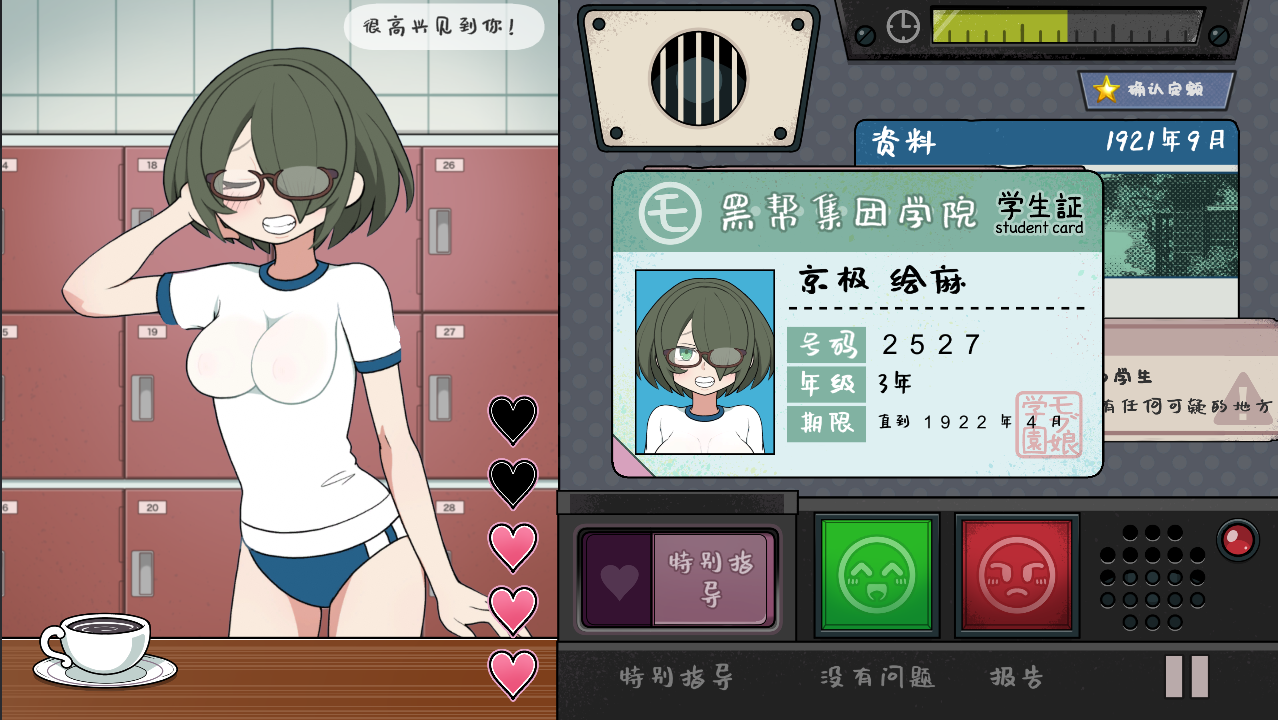Screen dimensions: 1278x720
Task: Hit the red angry face report button
Action: tap(1016, 574)
